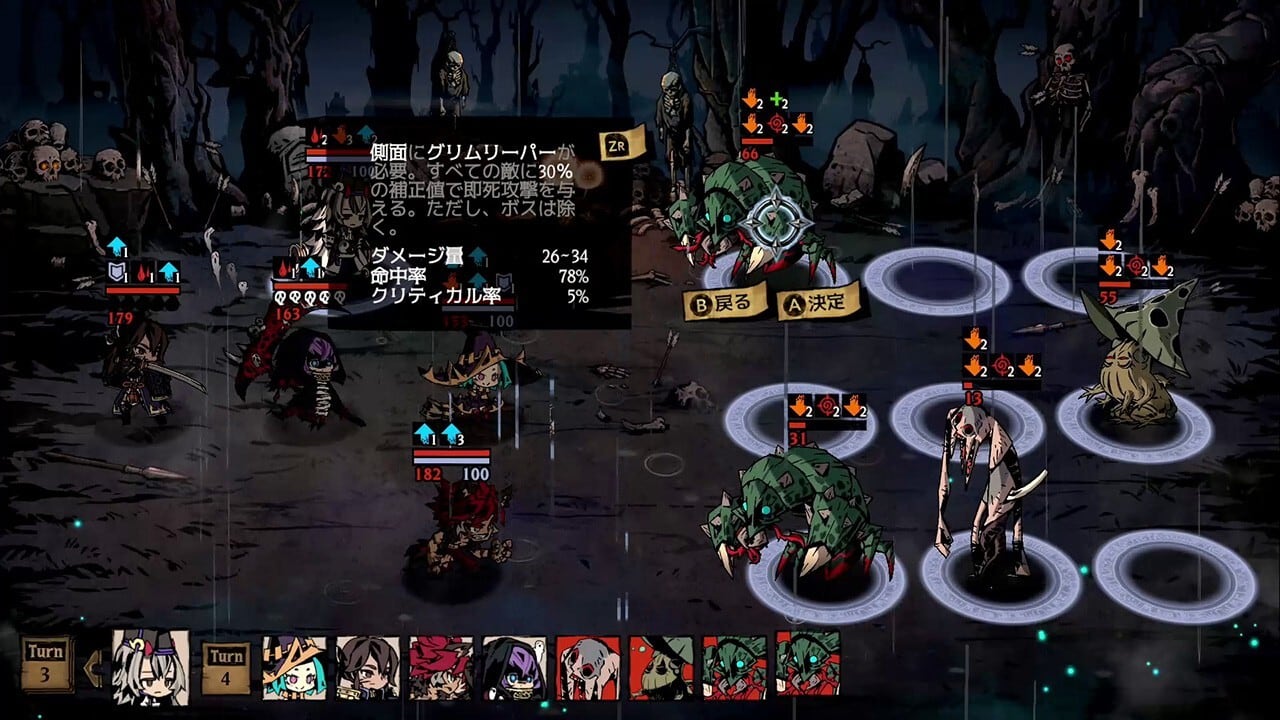Click the brown-haired swordsman's turn portrait

[x=367, y=667]
